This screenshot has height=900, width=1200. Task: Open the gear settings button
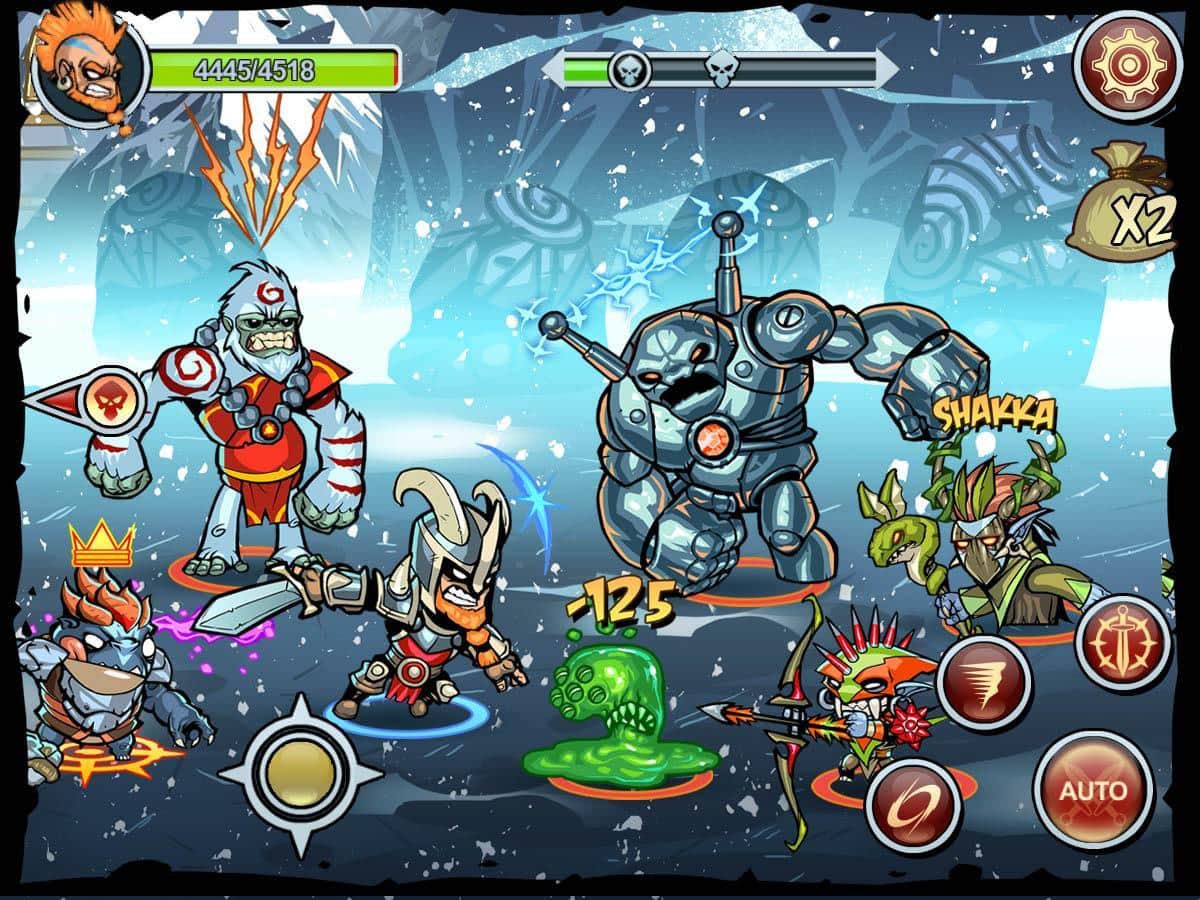1126,64
